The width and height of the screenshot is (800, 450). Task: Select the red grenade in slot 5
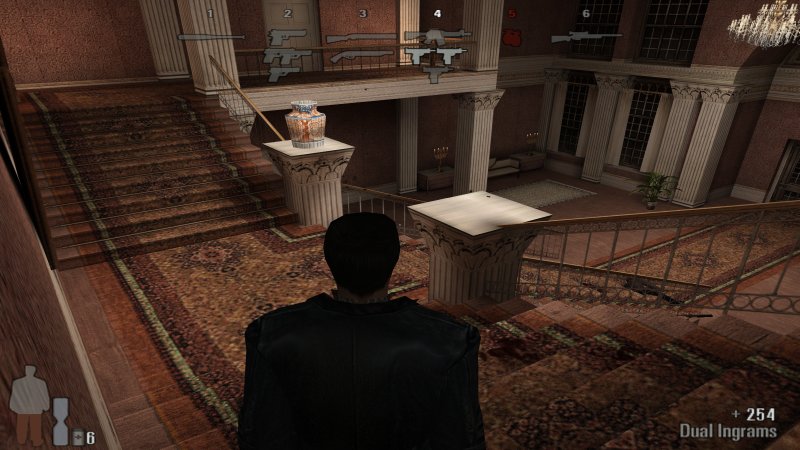pyautogui.click(x=512, y=39)
